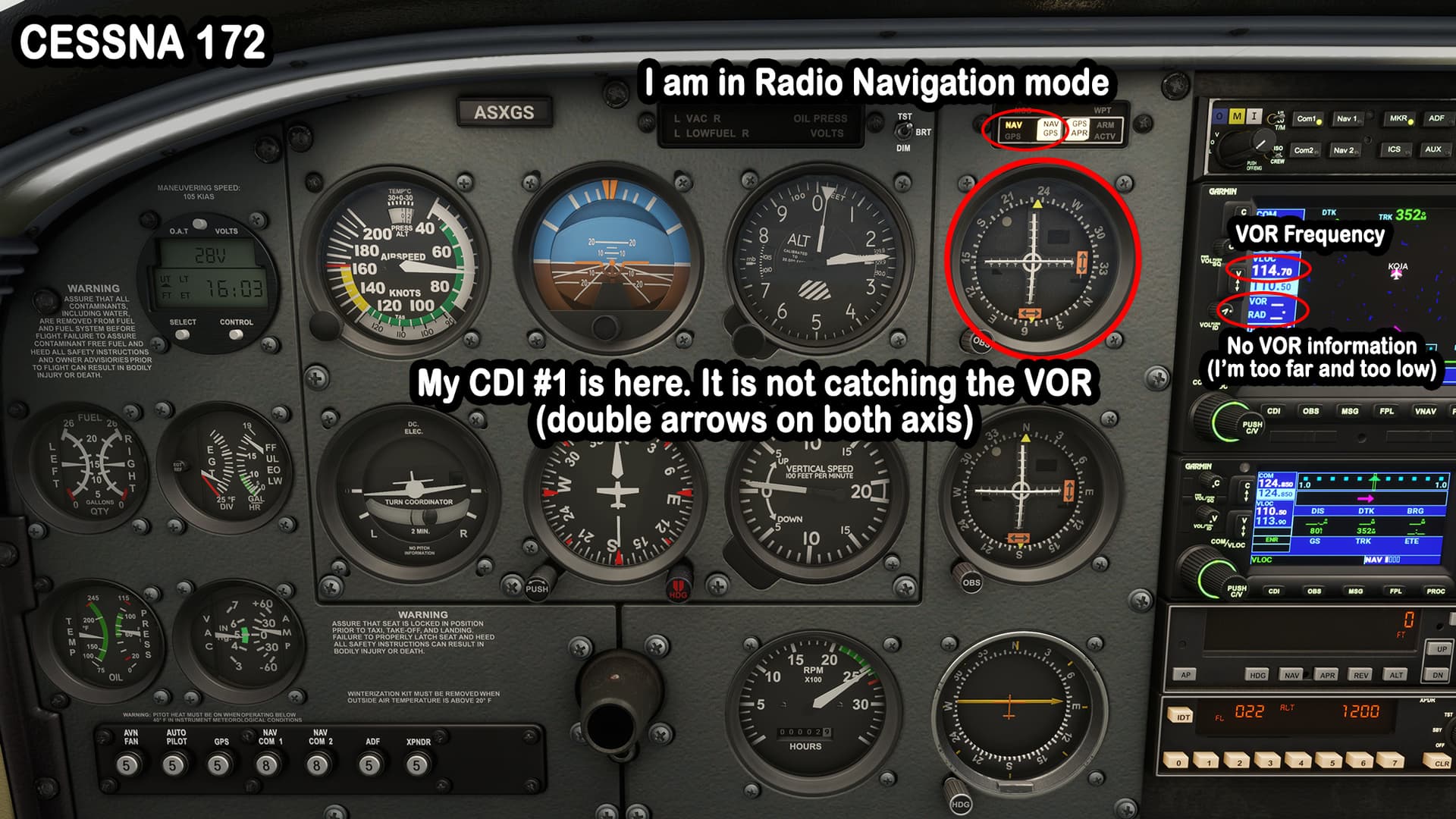Flip the TST/BRT annunciator test switch
Screen dimensions: 1456x819
point(905,131)
